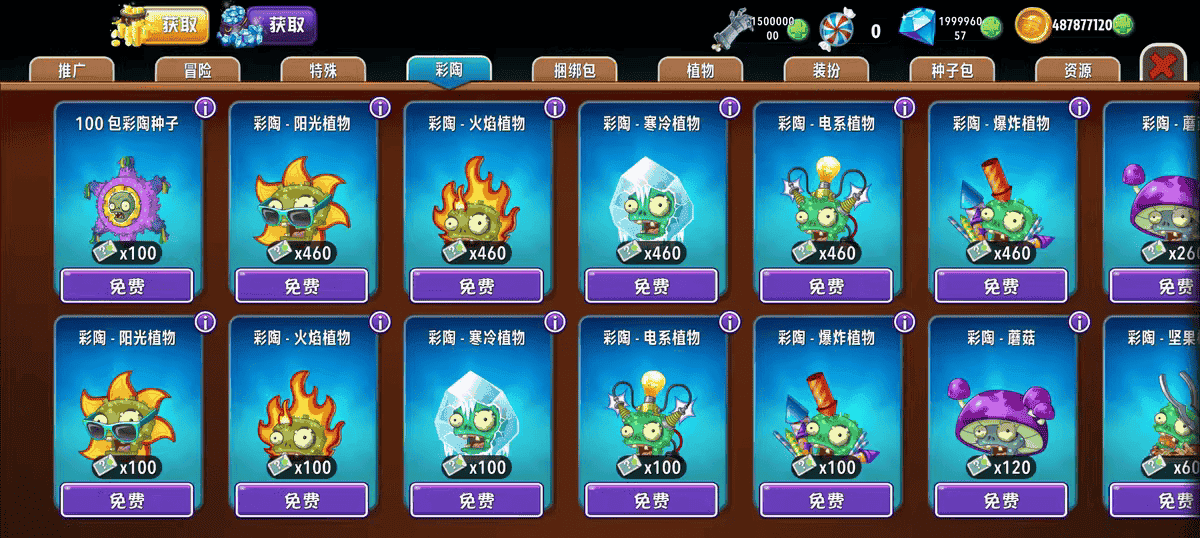
Task: Go to the 植物 tab
Action: [700, 70]
